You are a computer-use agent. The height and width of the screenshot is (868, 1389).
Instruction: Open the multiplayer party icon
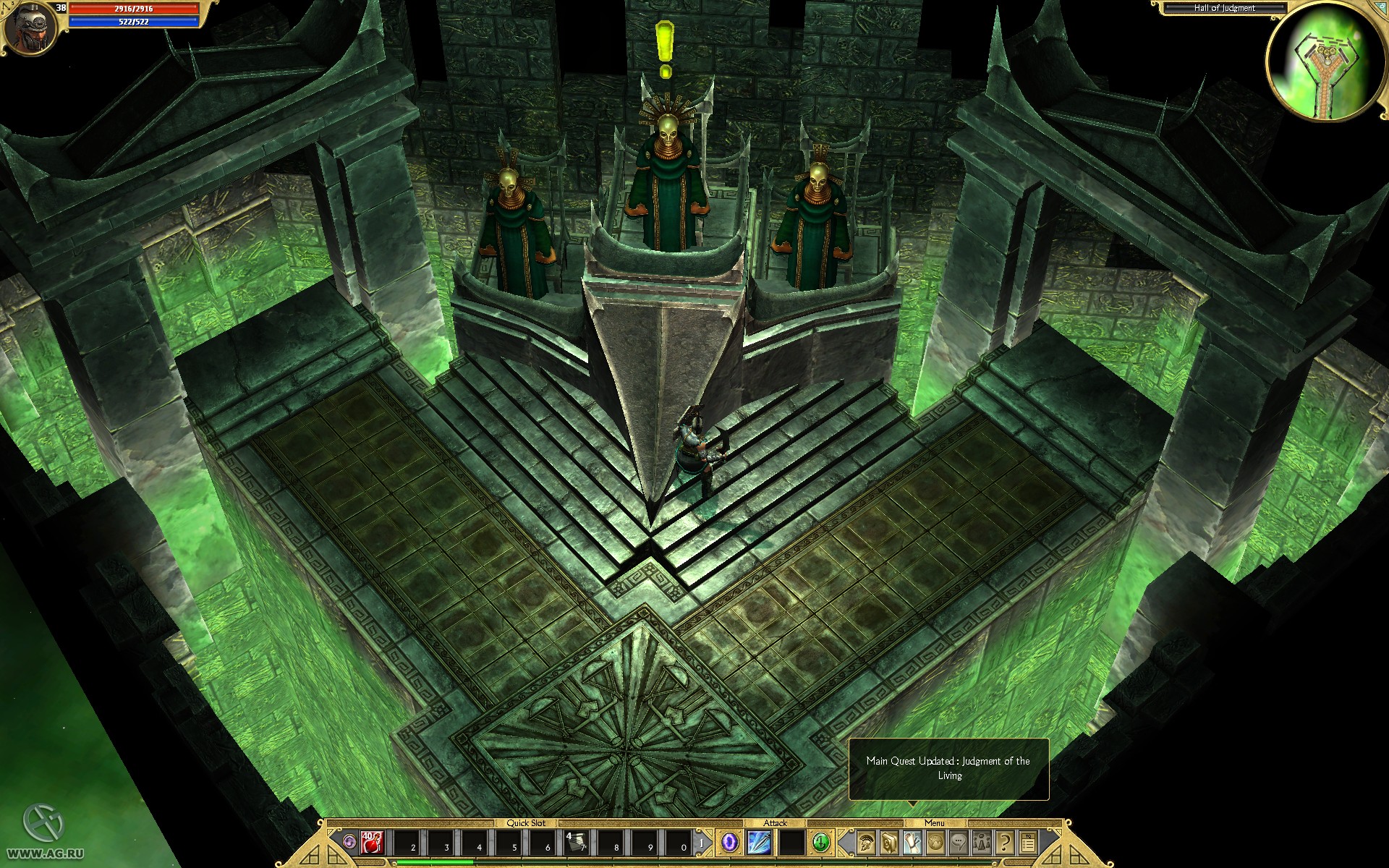click(x=981, y=842)
